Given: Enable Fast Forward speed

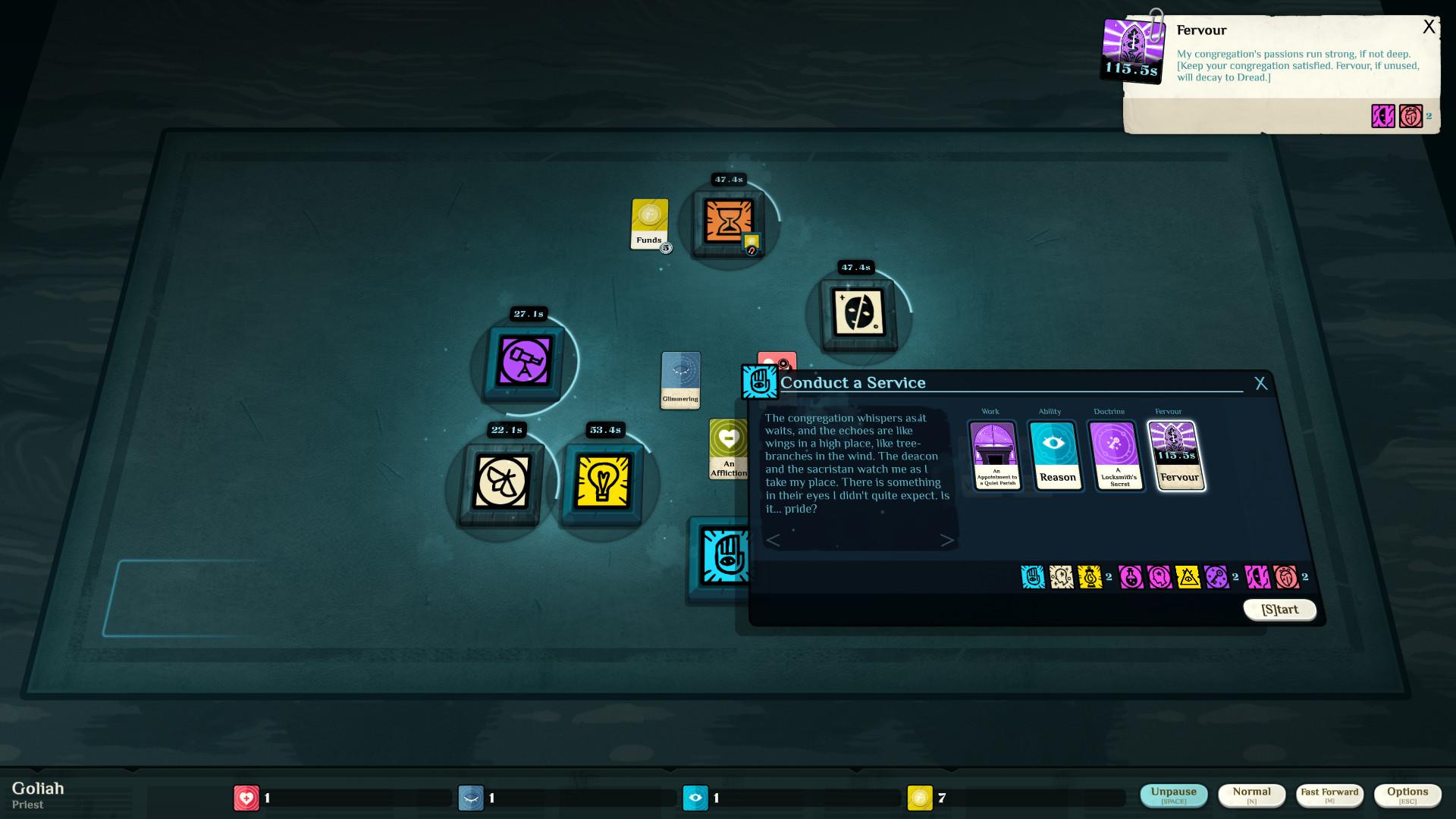Looking at the screenshot, I should pos(1329,795).
